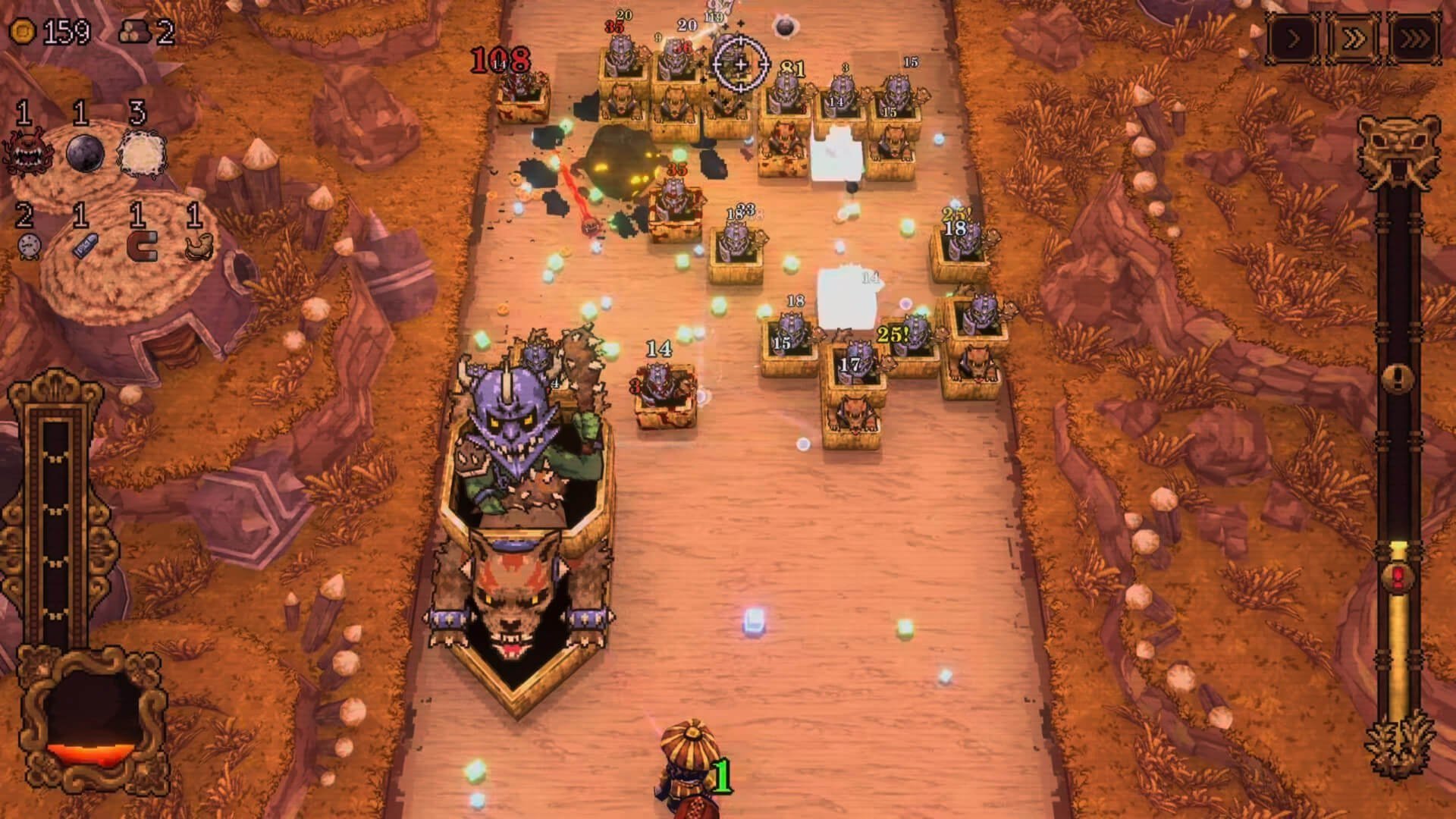1456x819 pixels.
Task: Choose the white fluffy ball icon
Action: point(141,152)
